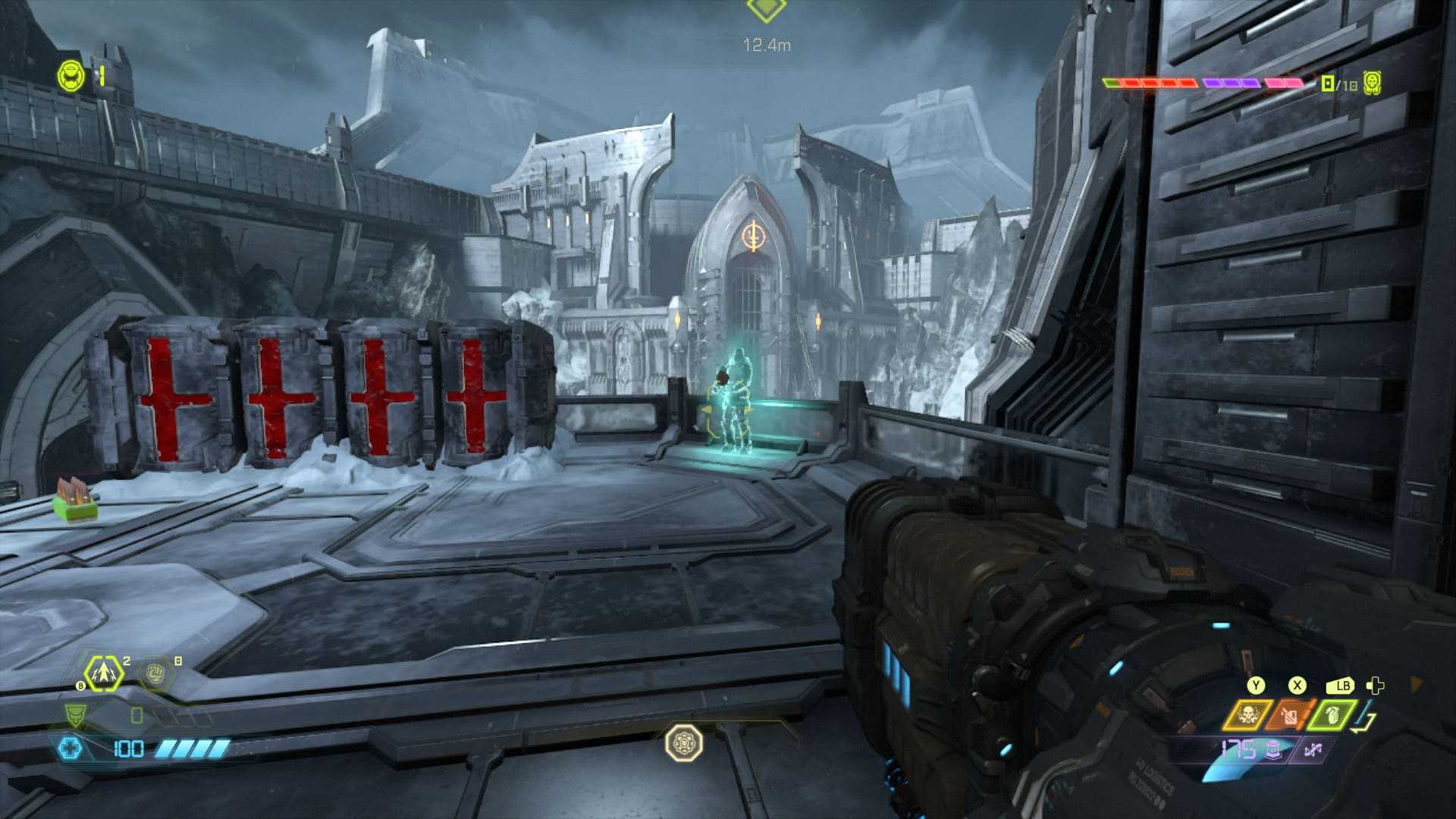This screenshot has width=1456, height=819.
Task: Activate the yellow skull equipment icon
Action: click(1247, 714)
